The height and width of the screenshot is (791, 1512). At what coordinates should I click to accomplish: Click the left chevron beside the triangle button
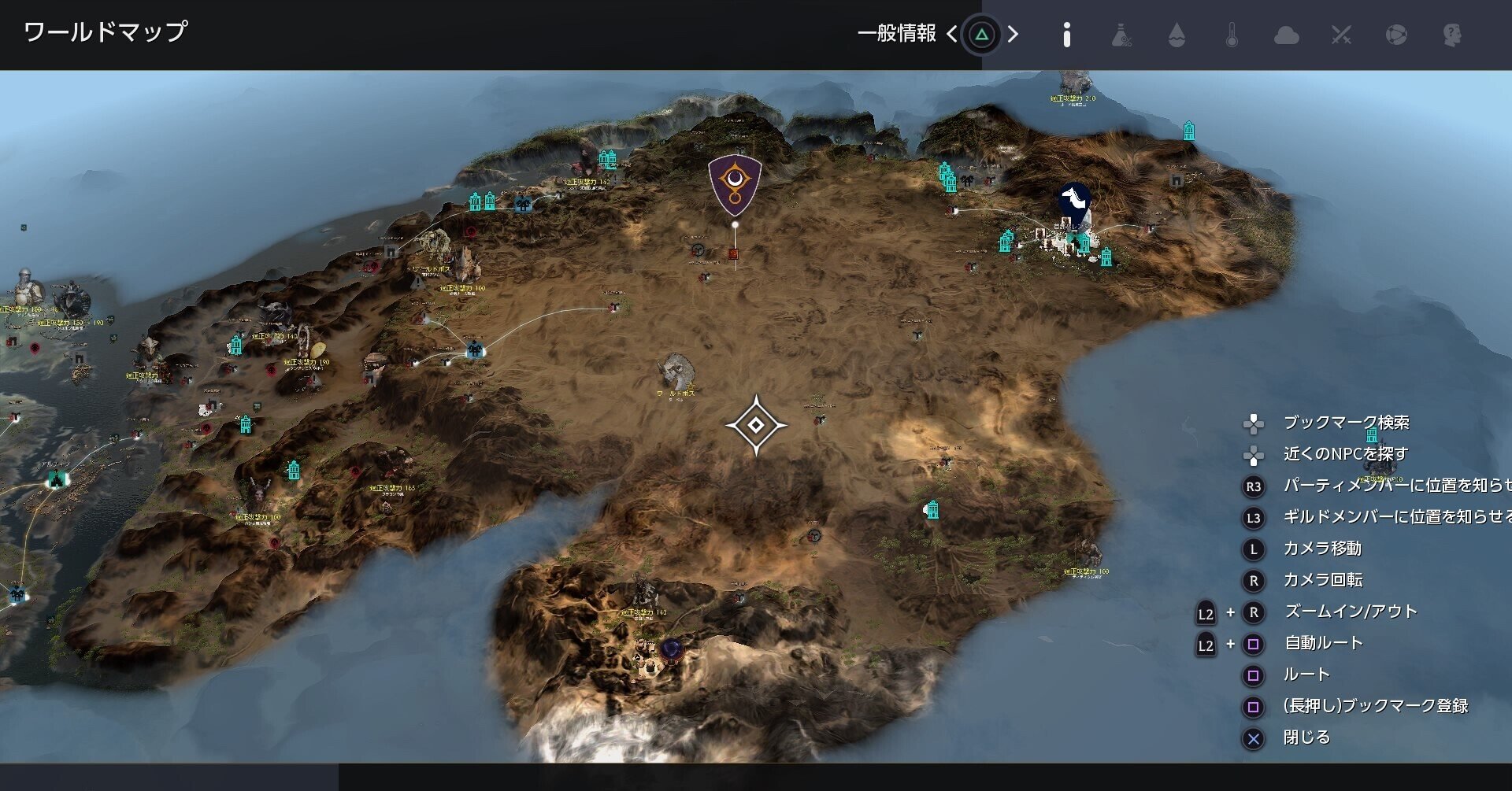pos(953,35)
